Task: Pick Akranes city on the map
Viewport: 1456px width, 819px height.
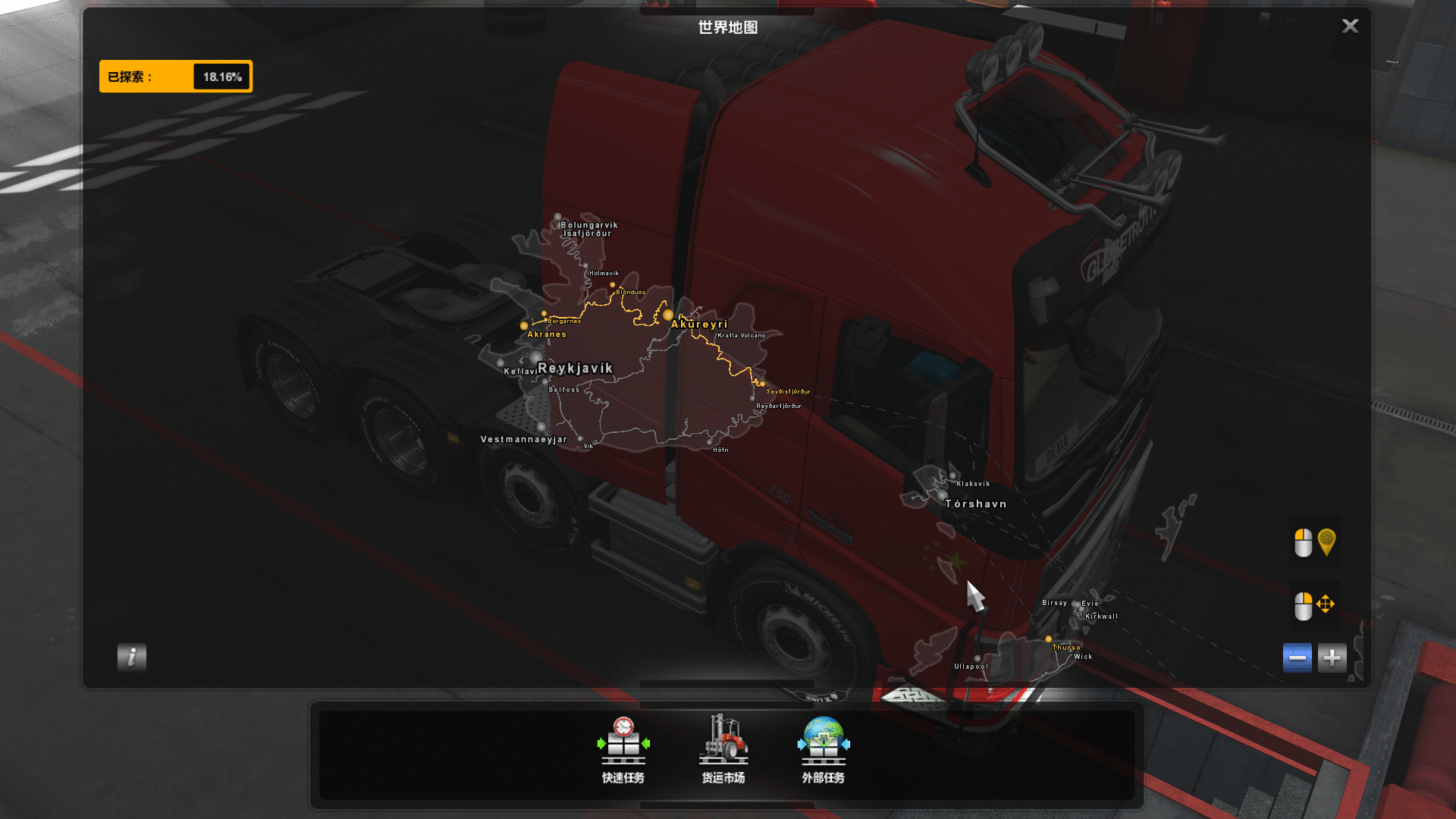Action: click(x=524, y=326)
